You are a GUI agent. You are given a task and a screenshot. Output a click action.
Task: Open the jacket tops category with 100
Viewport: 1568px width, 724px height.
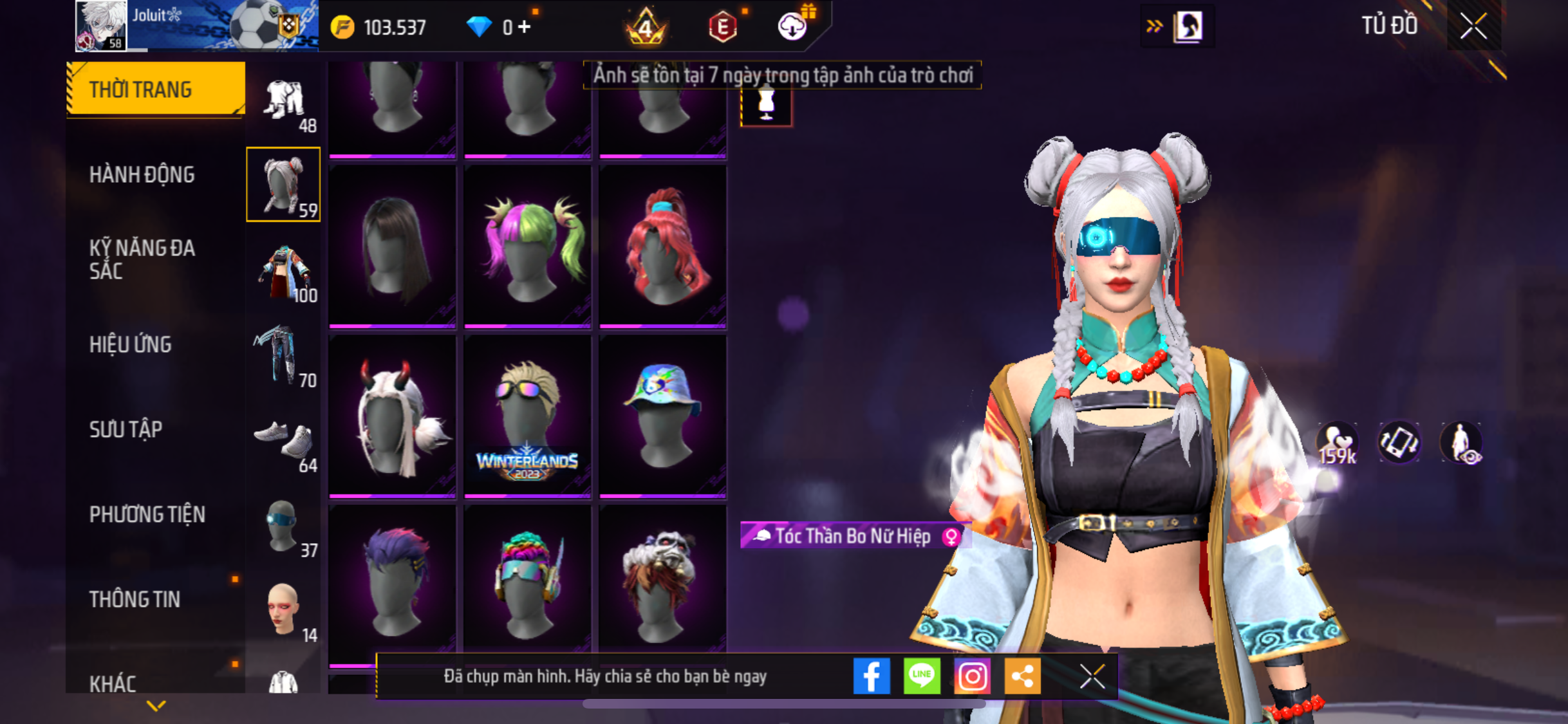click(283, 271)
